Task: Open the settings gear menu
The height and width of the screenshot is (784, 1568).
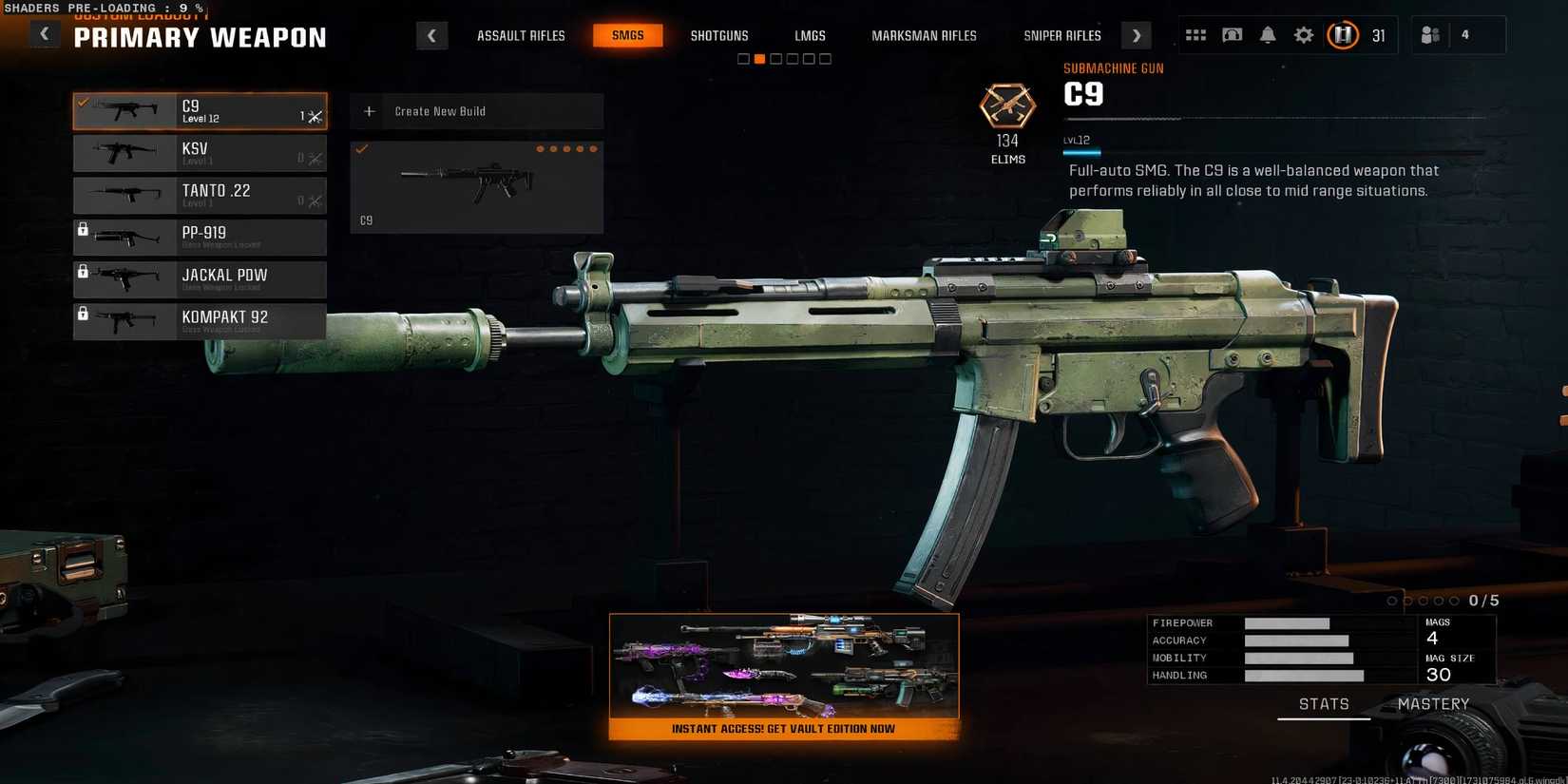Action: click(1303, 34)
